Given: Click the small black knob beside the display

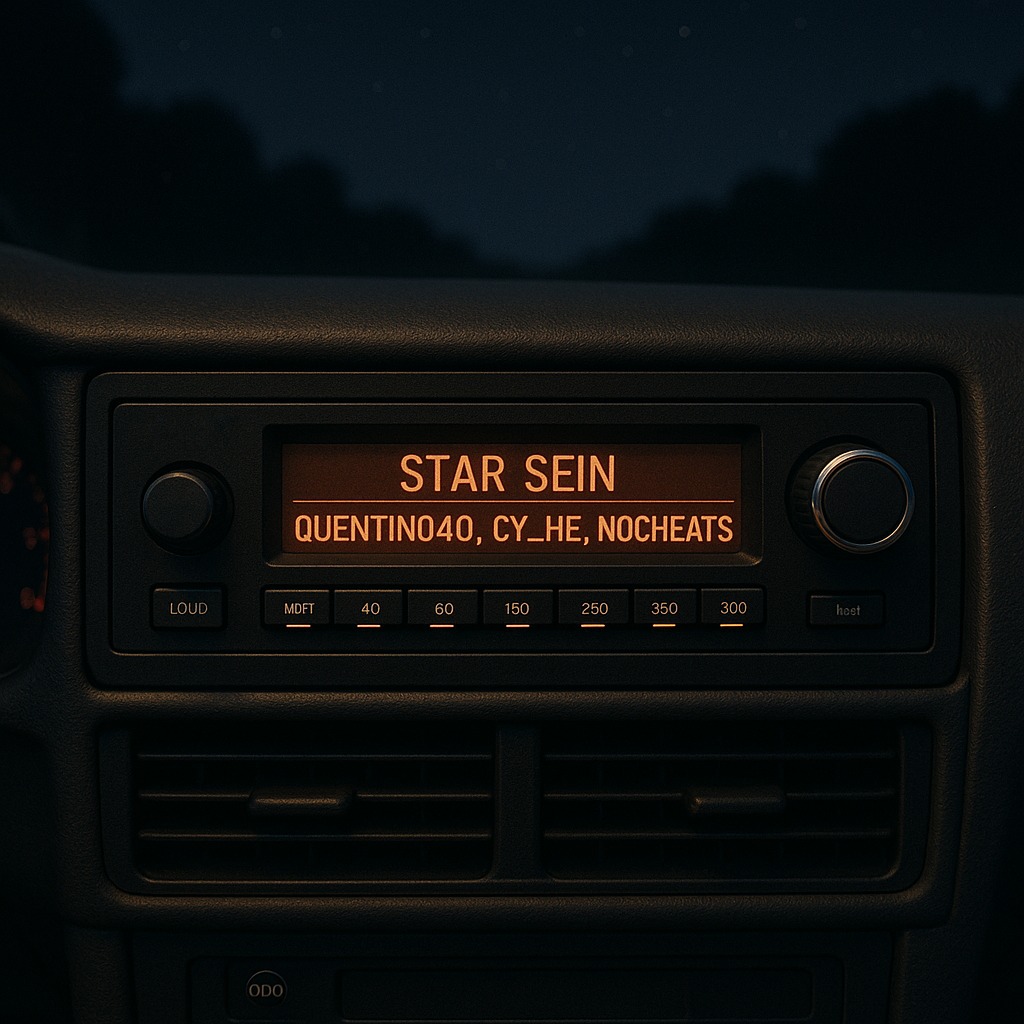Looking at the screenshot, I should tap(184, 505).
